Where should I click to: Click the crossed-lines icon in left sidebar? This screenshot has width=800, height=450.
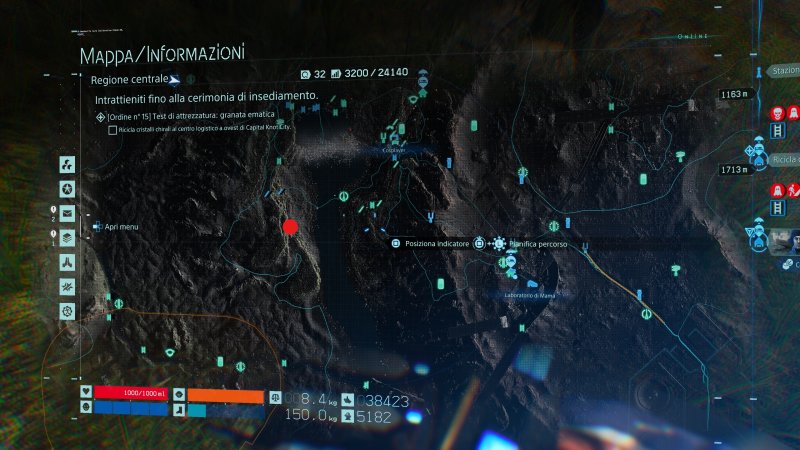pyautogui.click(x=67, y=287)
